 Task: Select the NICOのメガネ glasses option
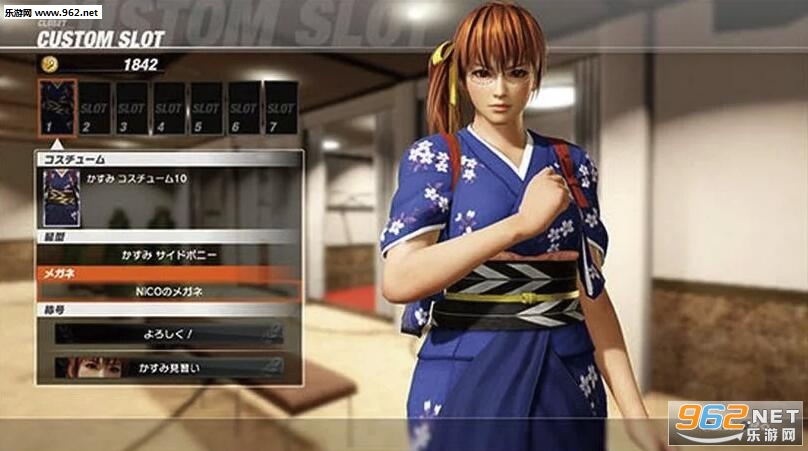point(168,291)
